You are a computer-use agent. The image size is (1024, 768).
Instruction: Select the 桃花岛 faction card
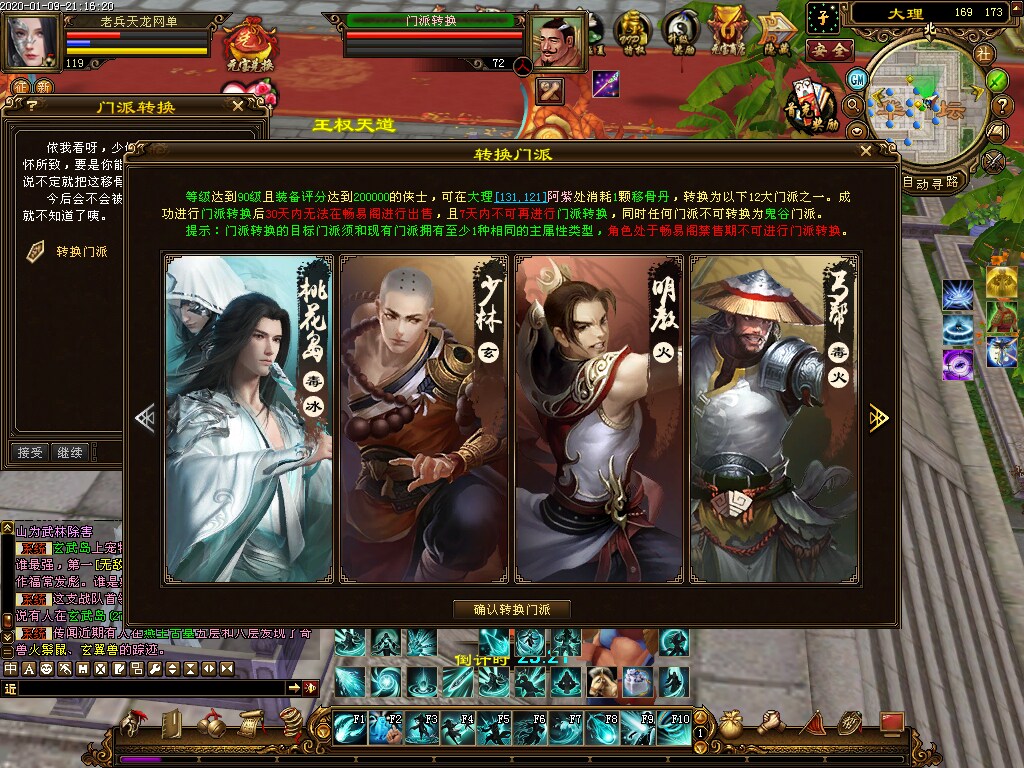(250, 418)
